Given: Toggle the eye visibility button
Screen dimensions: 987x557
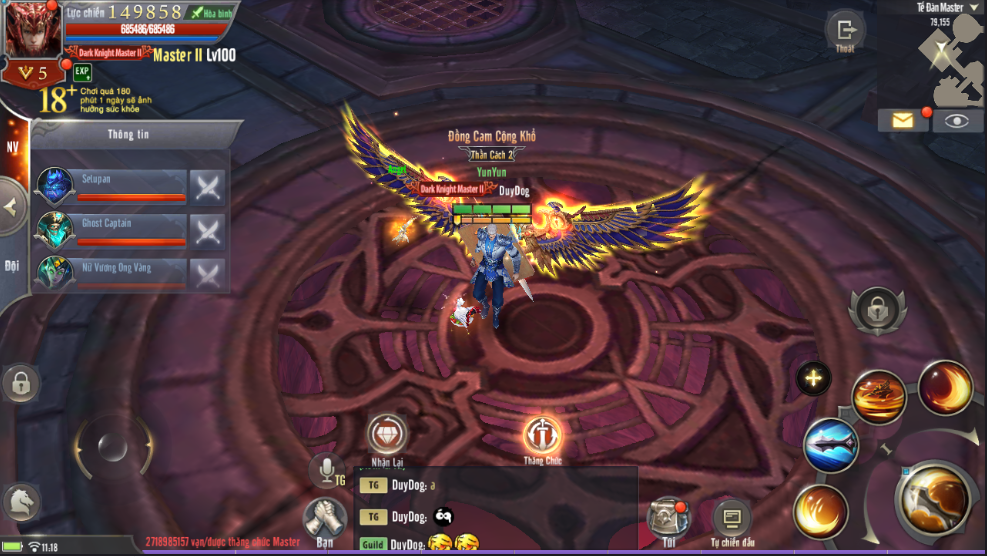Looking at the screenshot, I should click(958, 121).
